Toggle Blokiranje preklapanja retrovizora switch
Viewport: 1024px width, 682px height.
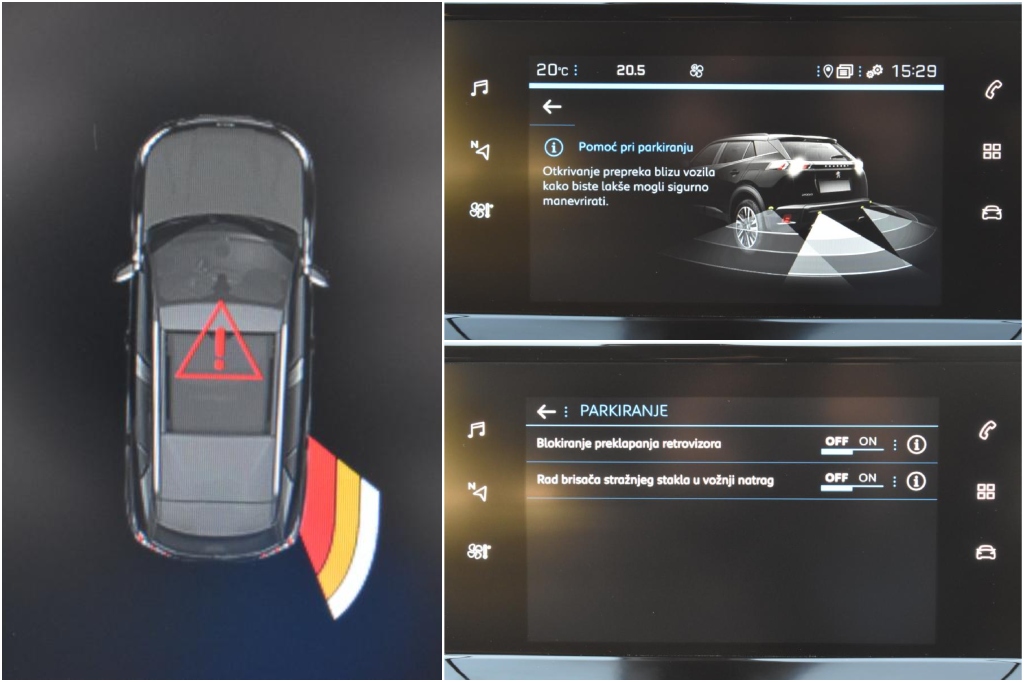pos(851,443)
